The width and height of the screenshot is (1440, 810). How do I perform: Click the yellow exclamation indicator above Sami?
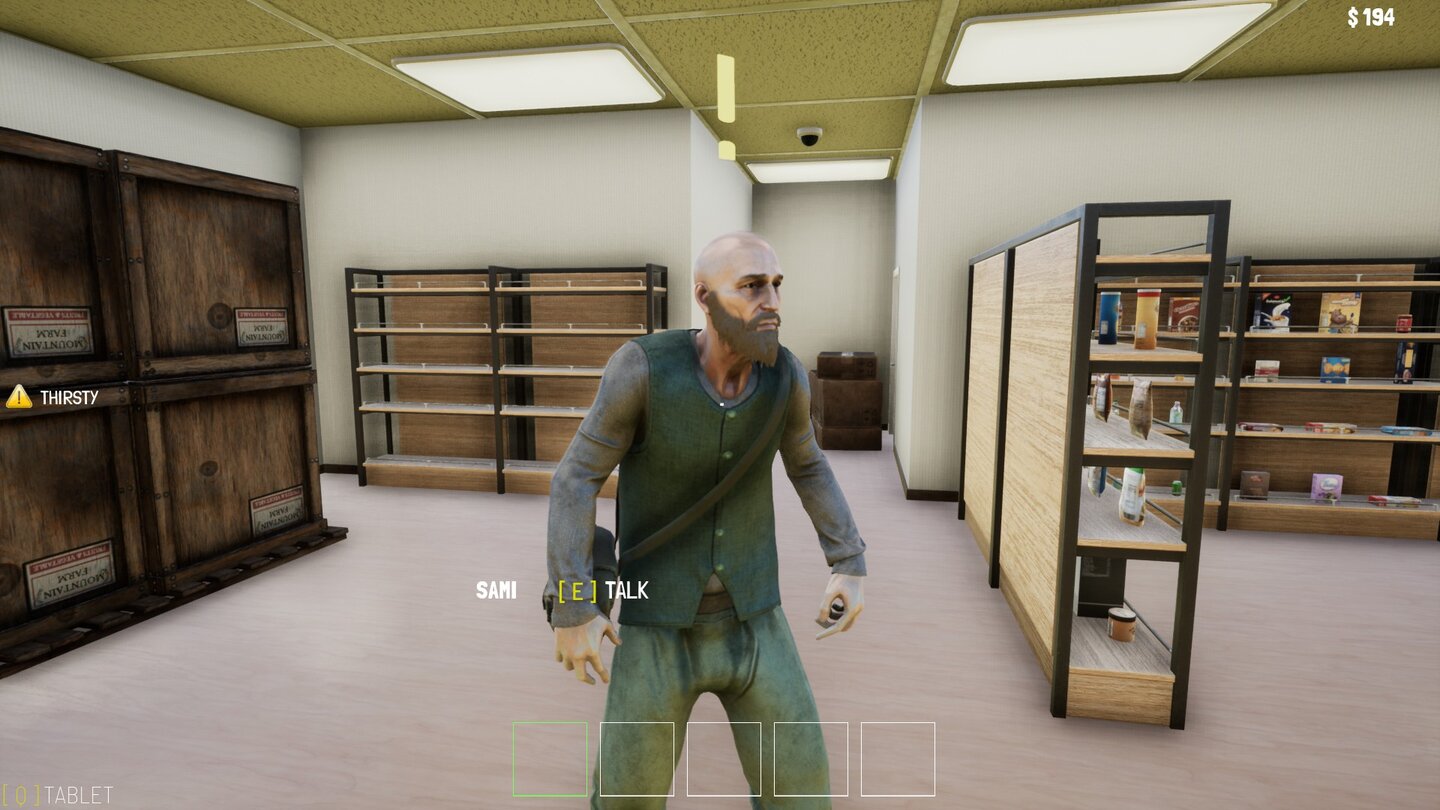click(x=726, y=95)
